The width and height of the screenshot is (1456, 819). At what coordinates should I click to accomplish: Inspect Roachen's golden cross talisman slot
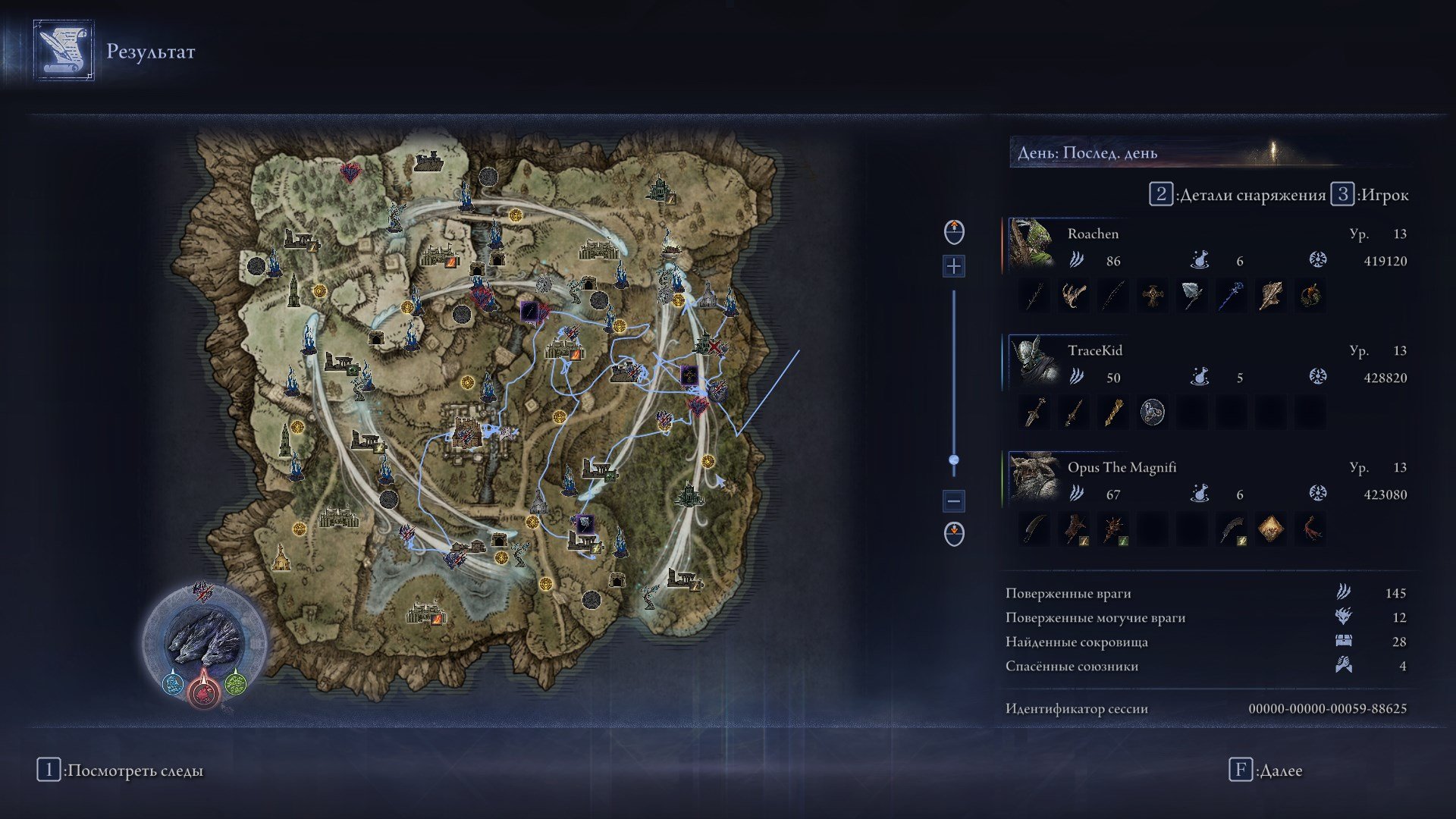(x=1152, y=296)
